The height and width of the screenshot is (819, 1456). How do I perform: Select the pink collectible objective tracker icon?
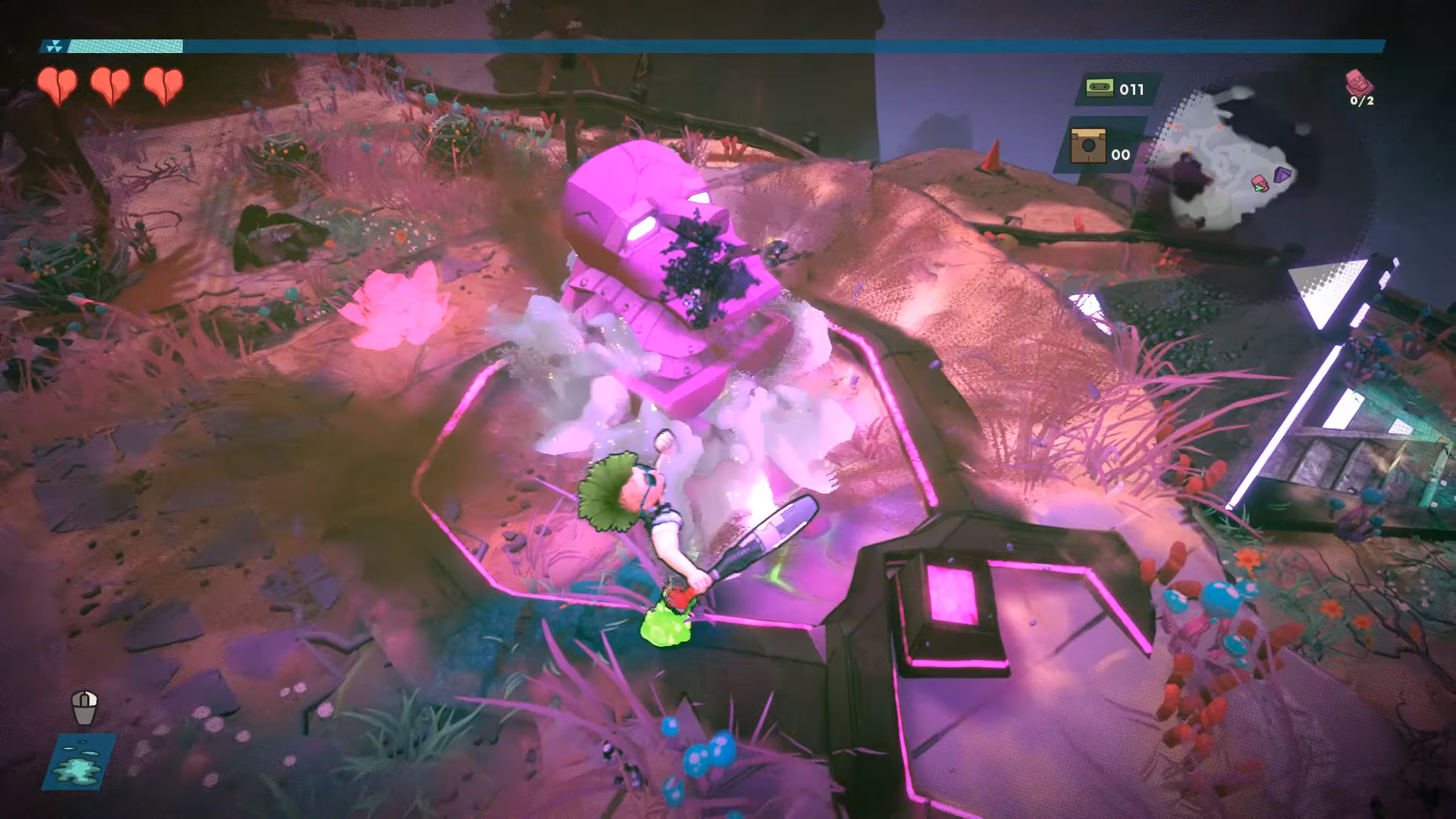point(1358,81)
